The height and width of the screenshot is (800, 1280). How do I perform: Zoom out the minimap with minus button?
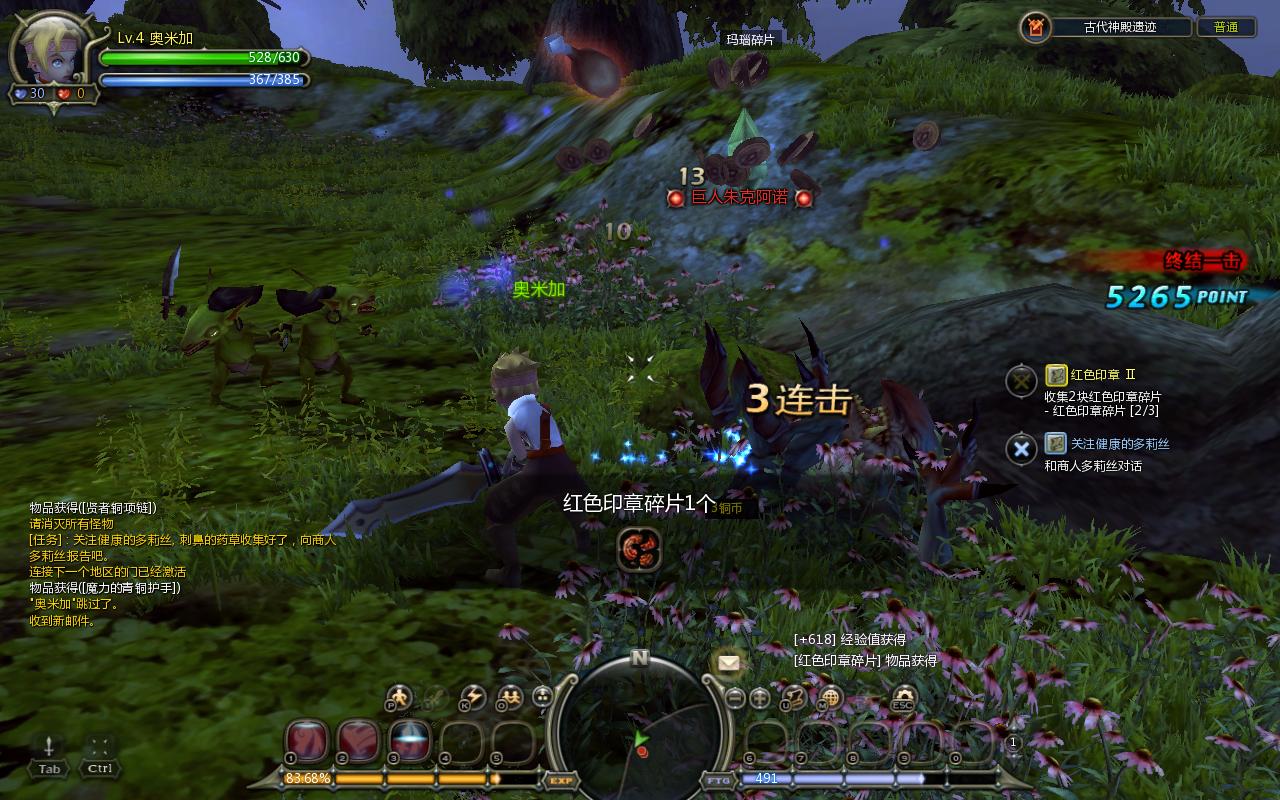coord(736,698)
